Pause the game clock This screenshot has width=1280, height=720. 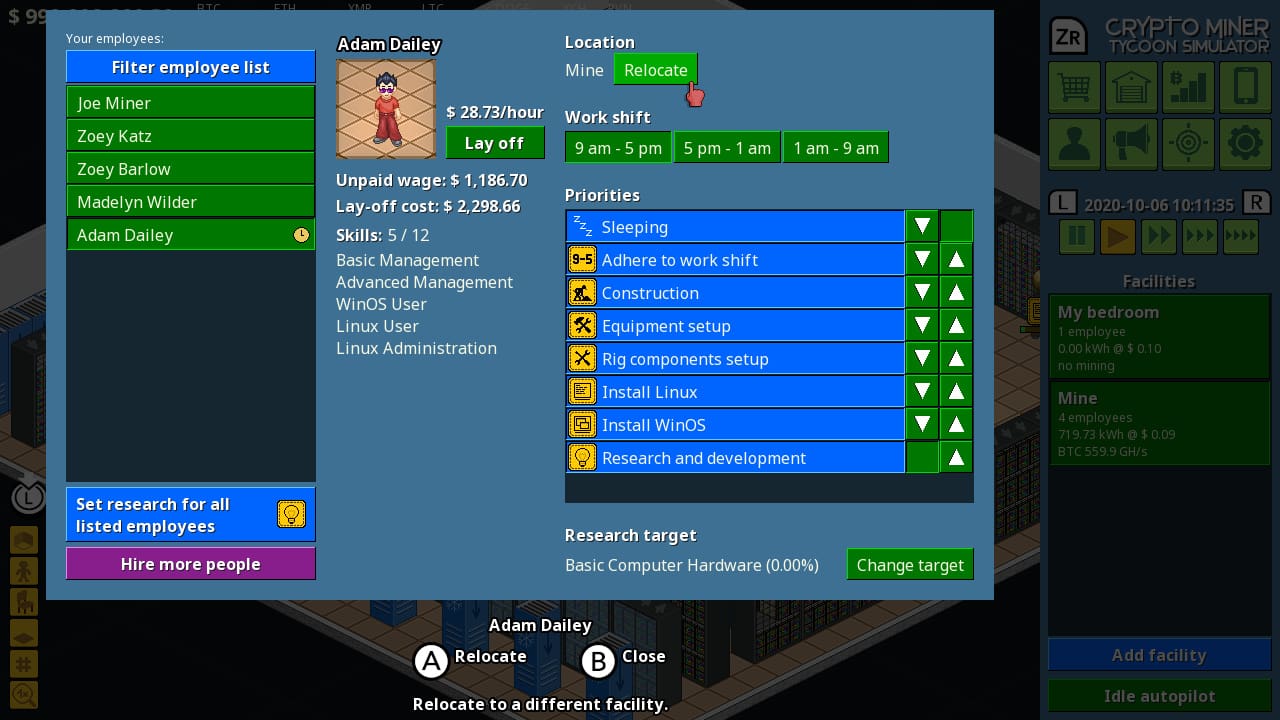1076,236
